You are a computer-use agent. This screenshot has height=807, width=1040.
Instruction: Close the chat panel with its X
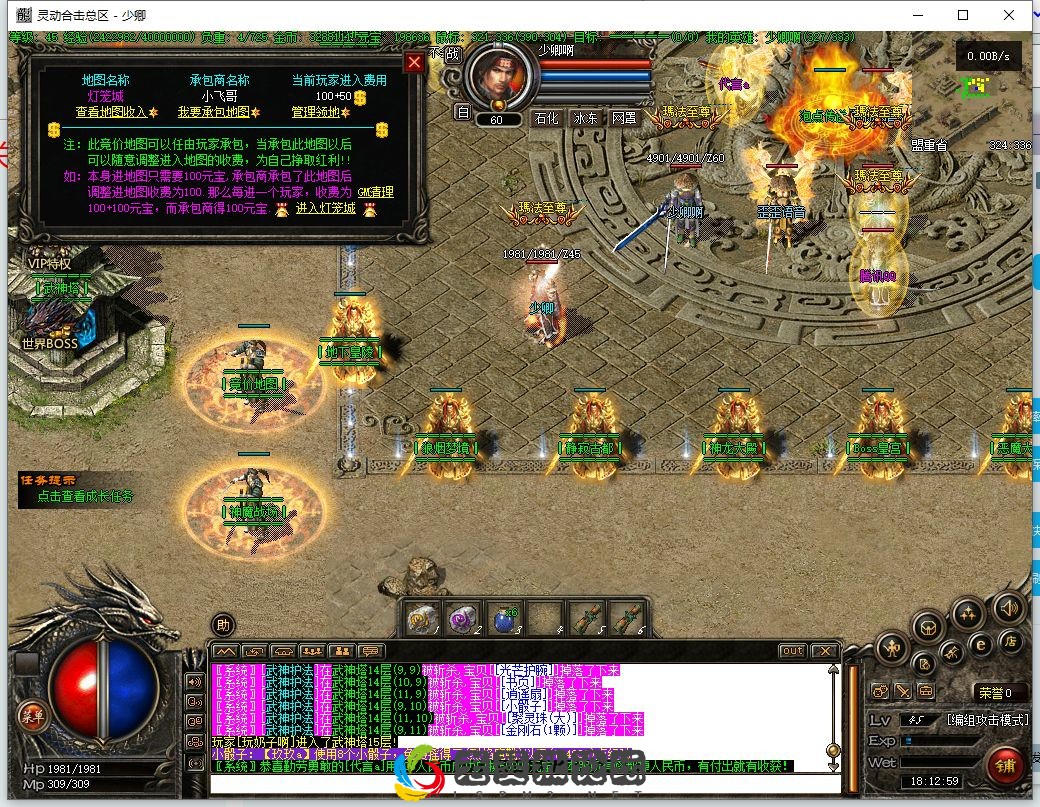pyautogui.click(x=826, y=651)
